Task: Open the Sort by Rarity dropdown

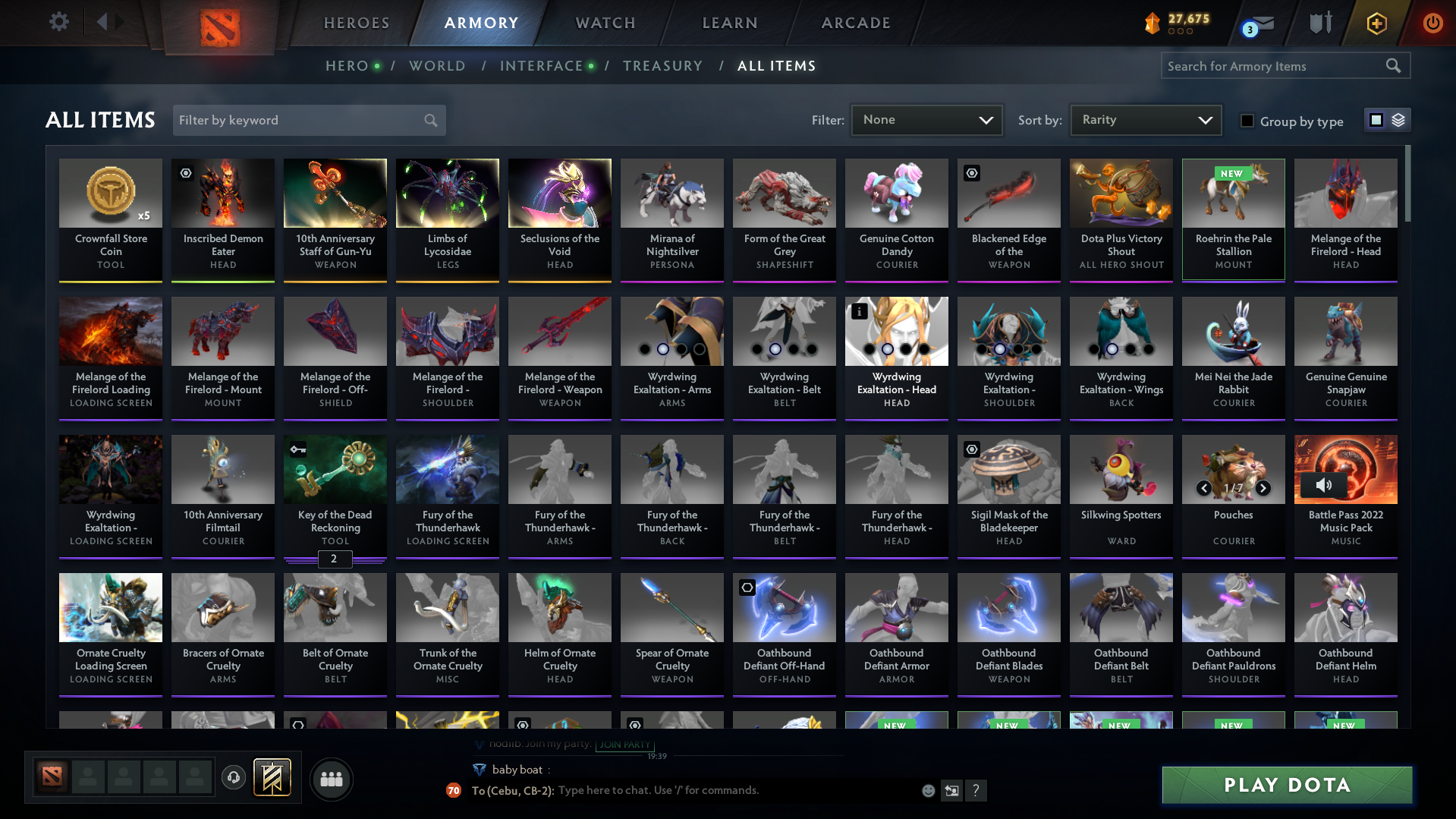Action: coord(1144,119)
